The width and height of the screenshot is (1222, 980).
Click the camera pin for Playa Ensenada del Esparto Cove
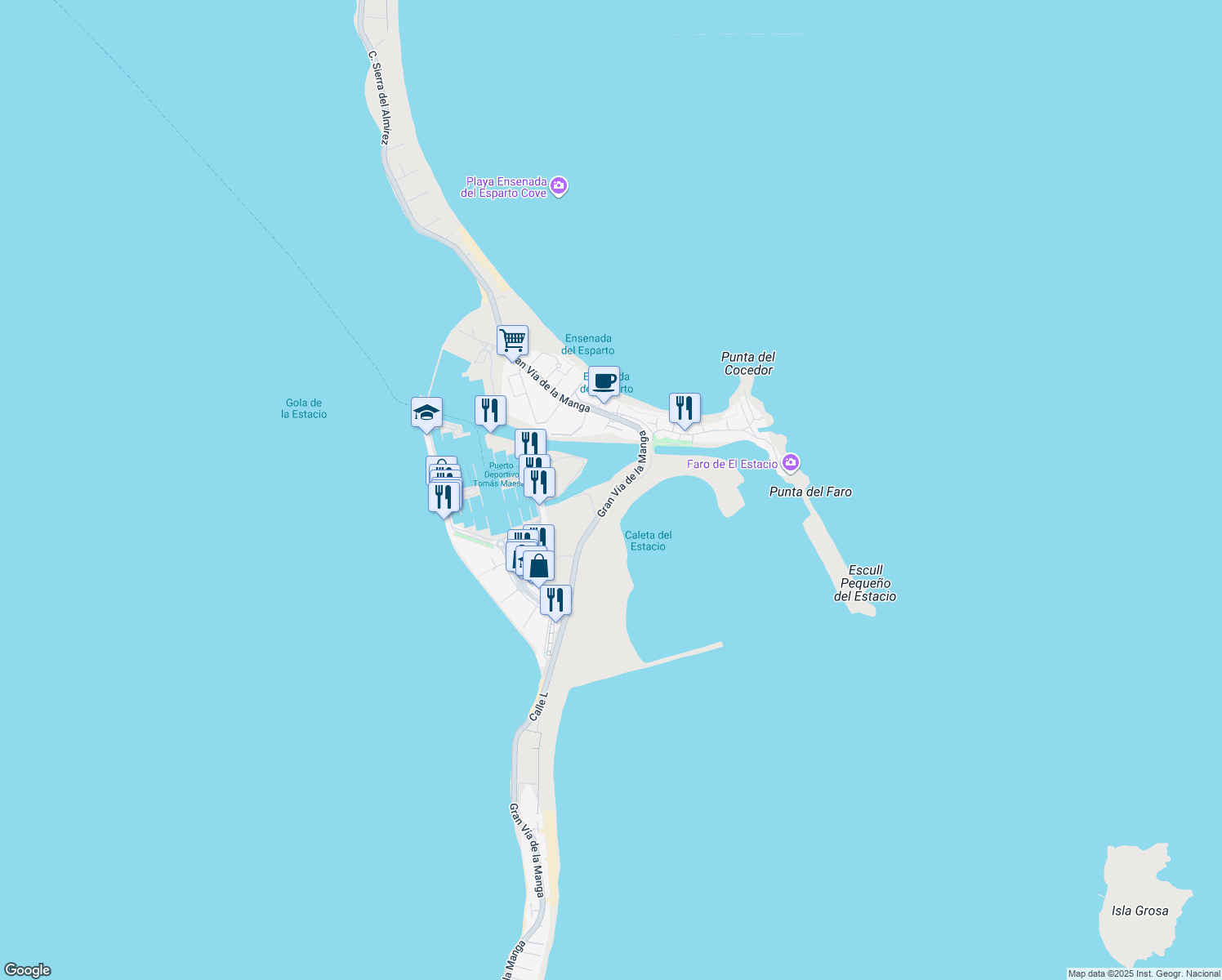click(x=559, y=187)
